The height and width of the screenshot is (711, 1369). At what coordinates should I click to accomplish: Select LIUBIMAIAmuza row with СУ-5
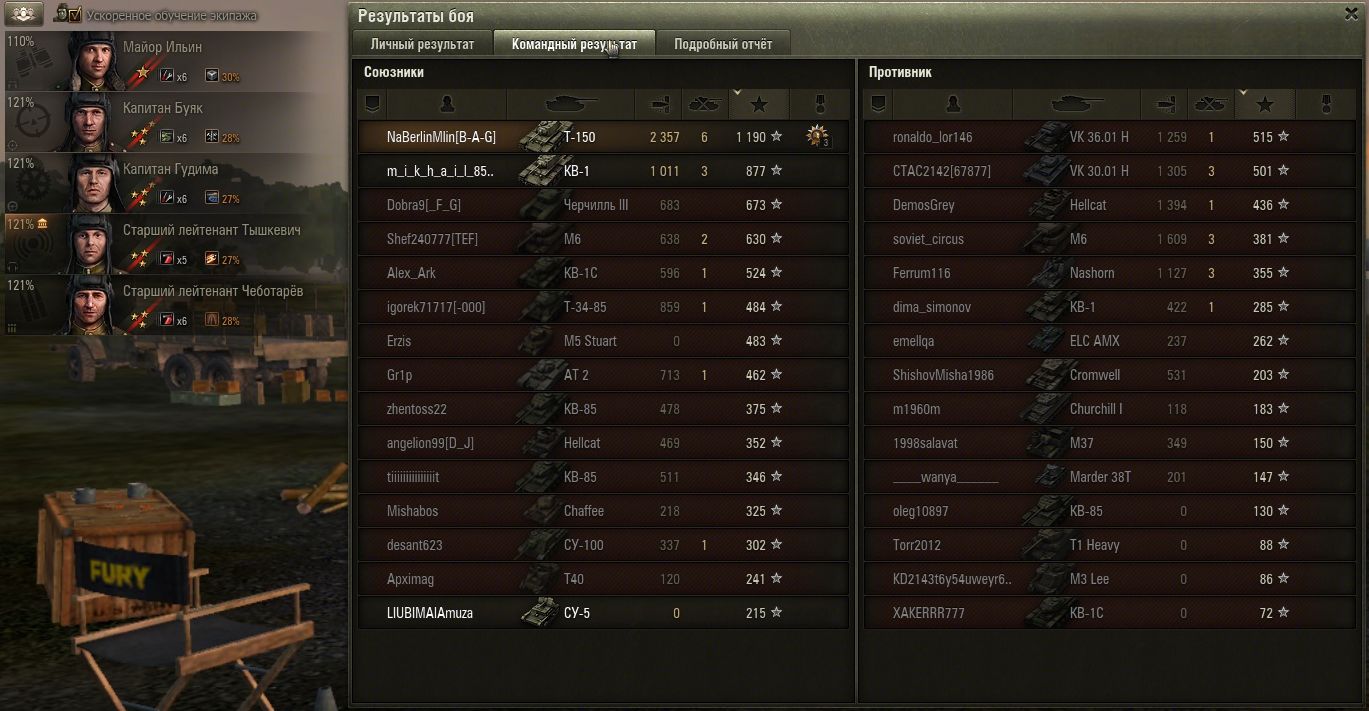point(430,613)
